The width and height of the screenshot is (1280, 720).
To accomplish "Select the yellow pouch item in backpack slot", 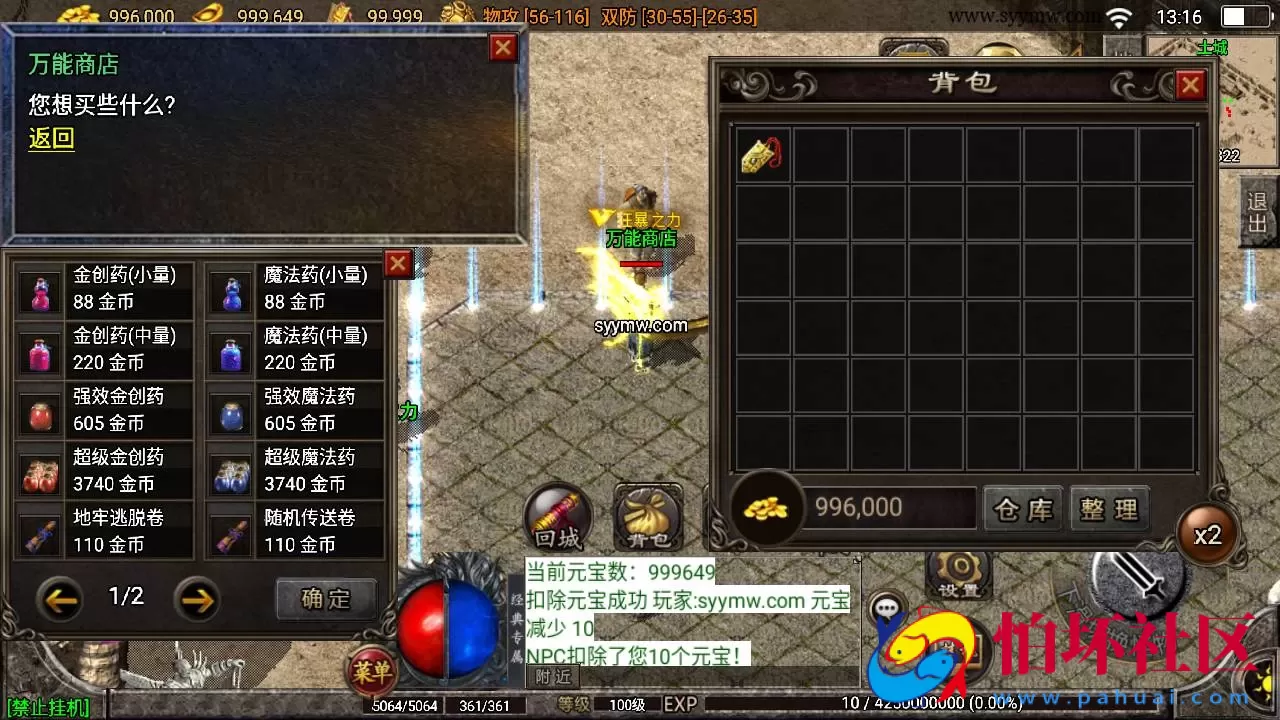I will [764, 154].
